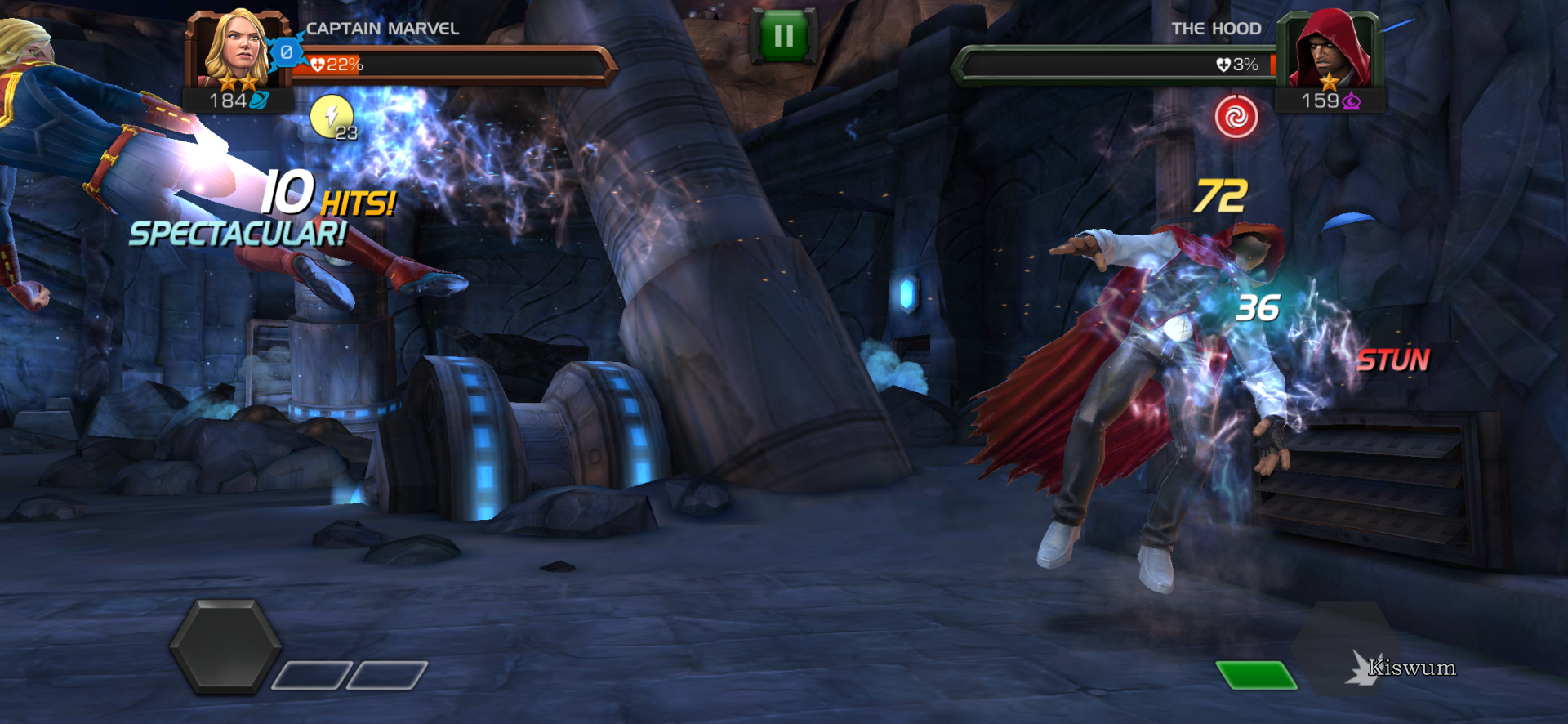Viewport: 1568px width, 724px height.
Task: Tap The Hood's hooded portrait
Action: (x=1329, y=49)
